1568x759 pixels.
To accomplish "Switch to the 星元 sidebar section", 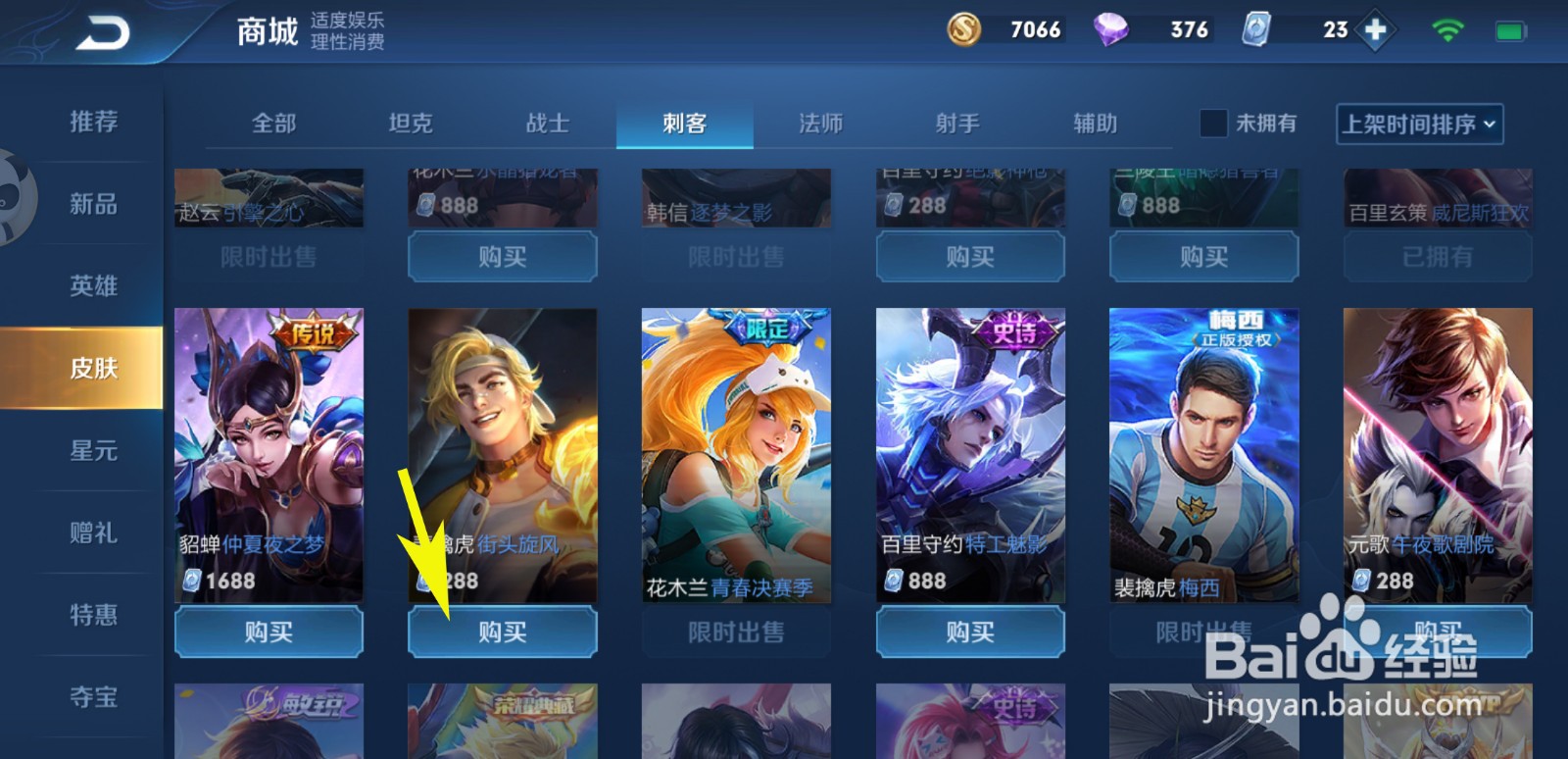I will 93,450.
